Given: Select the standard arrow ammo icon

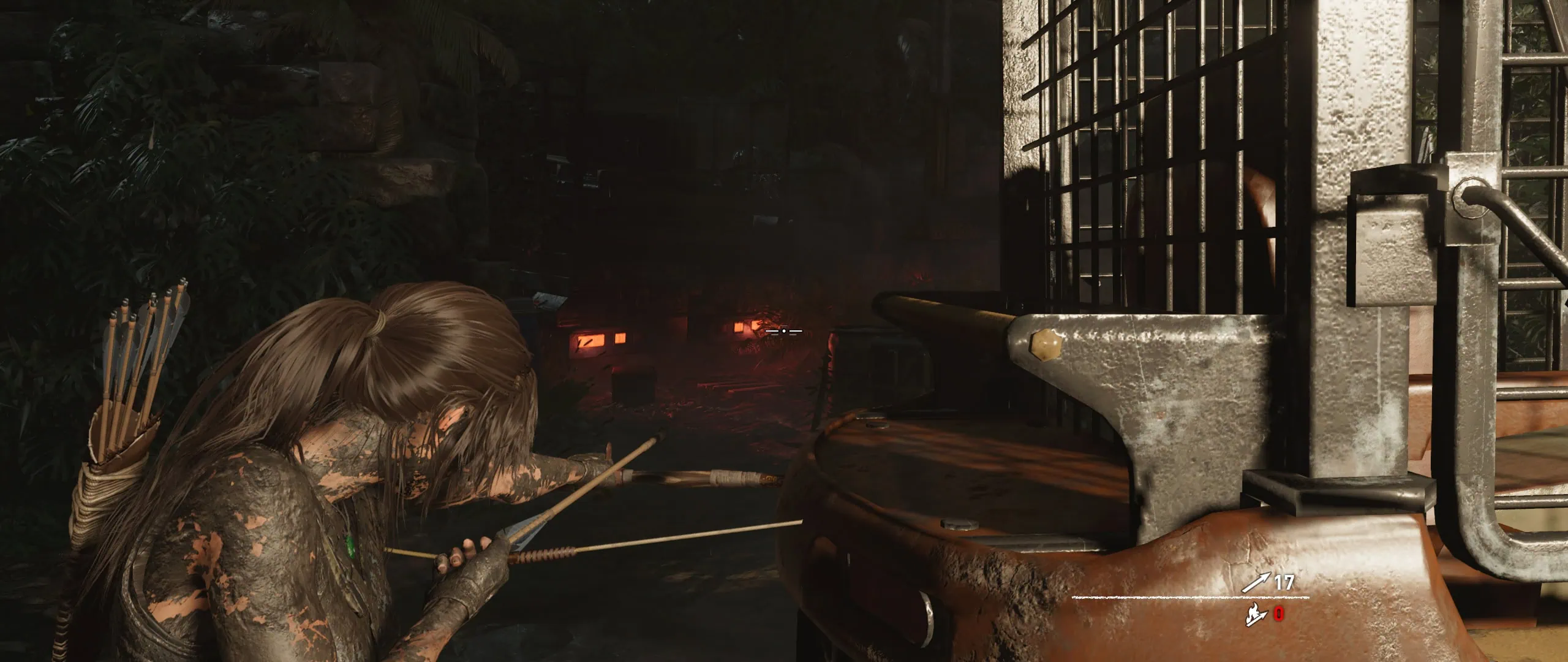Looking at the screenshot, I should 1256,582.
